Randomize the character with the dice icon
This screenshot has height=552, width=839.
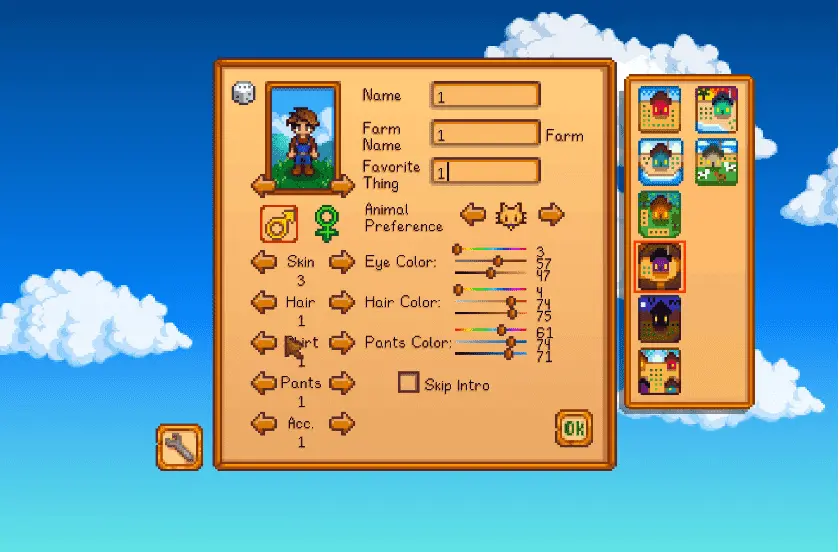coord(243,93)
